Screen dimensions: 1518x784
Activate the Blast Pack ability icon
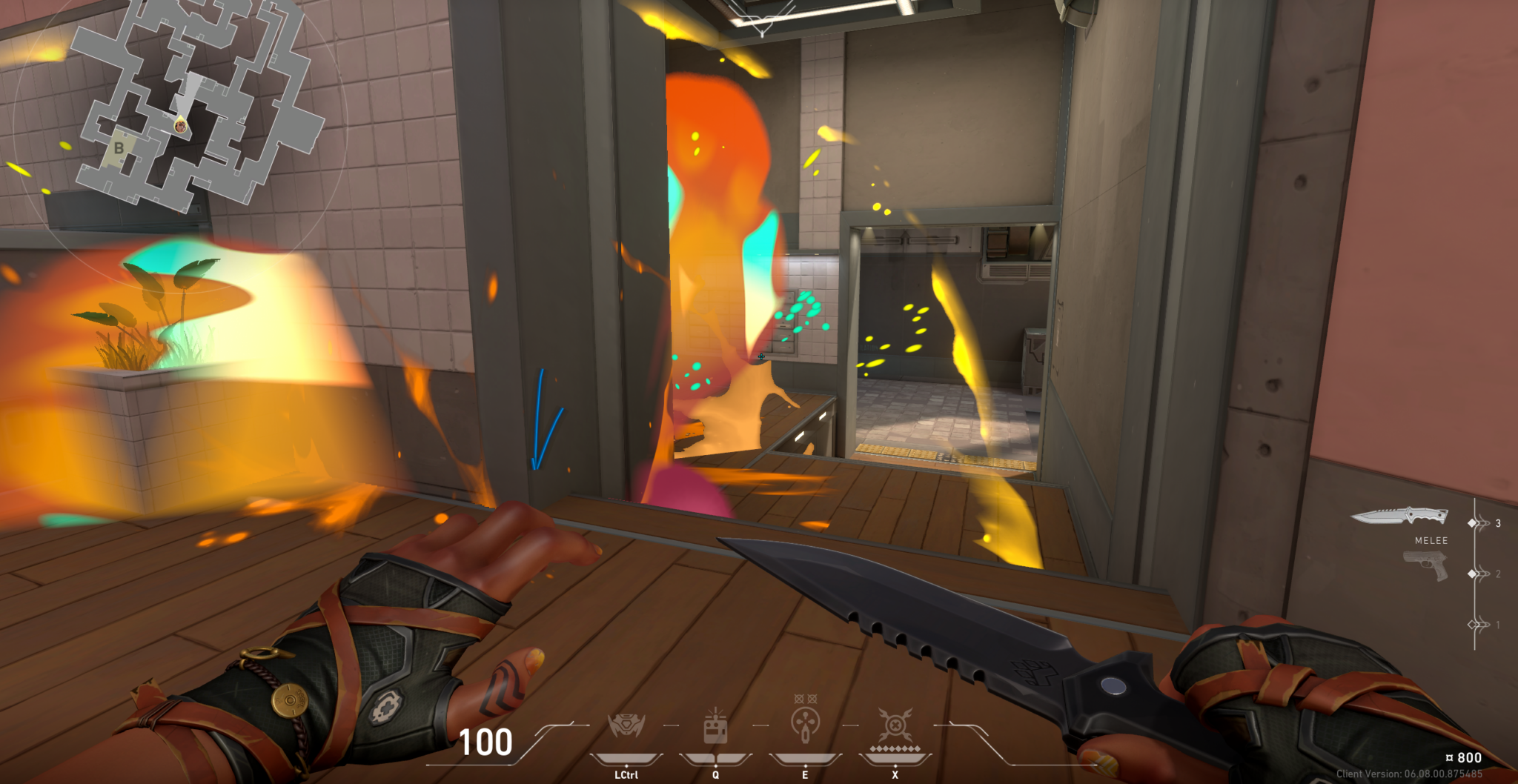[x=715, y=726]
